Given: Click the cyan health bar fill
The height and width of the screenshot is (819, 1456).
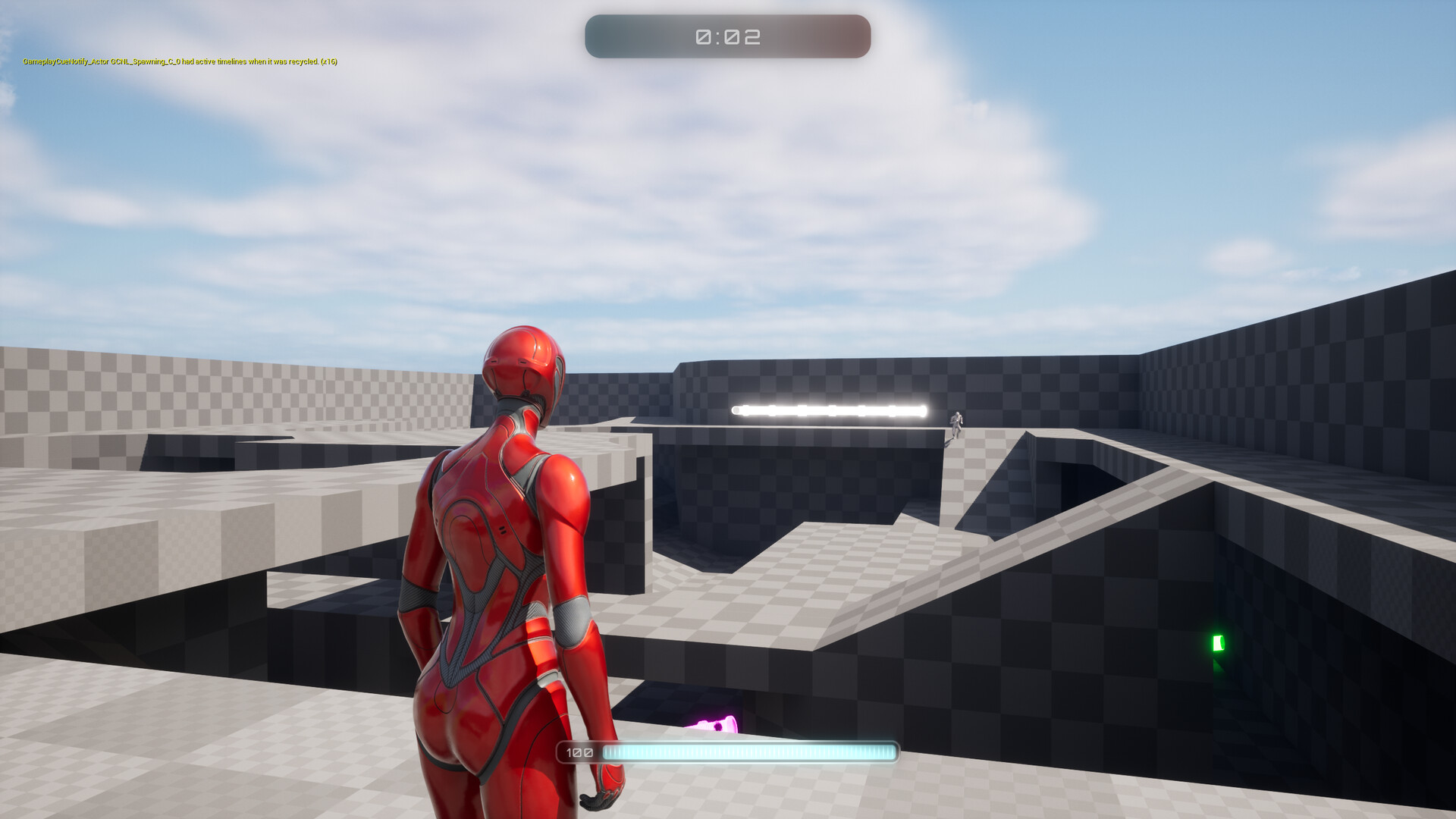Looking at the screenshot, I should click(x=747, y=752).
